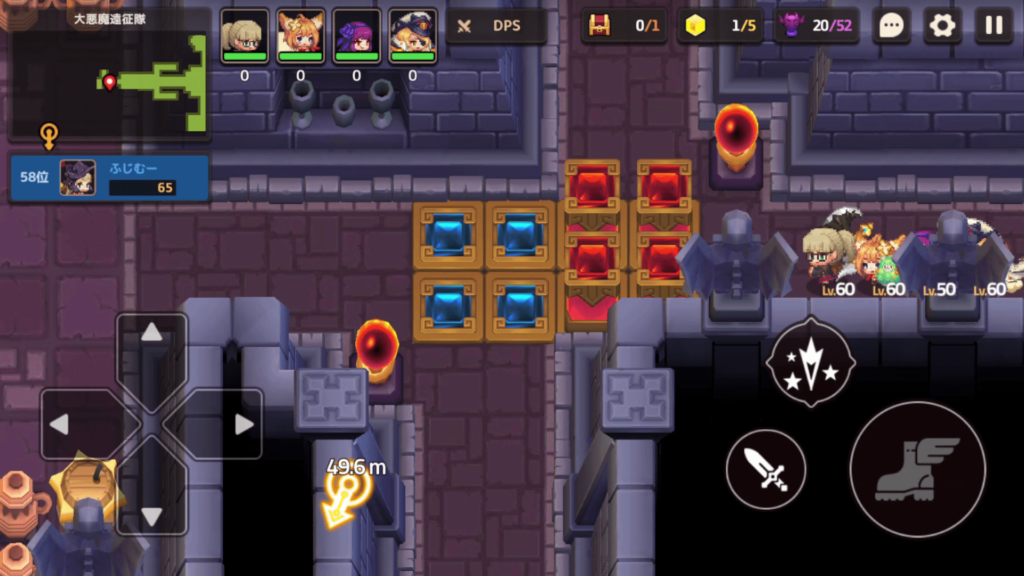Select the orange fox-eared hero portrait
1024x576 pixels.
(300, 37)
